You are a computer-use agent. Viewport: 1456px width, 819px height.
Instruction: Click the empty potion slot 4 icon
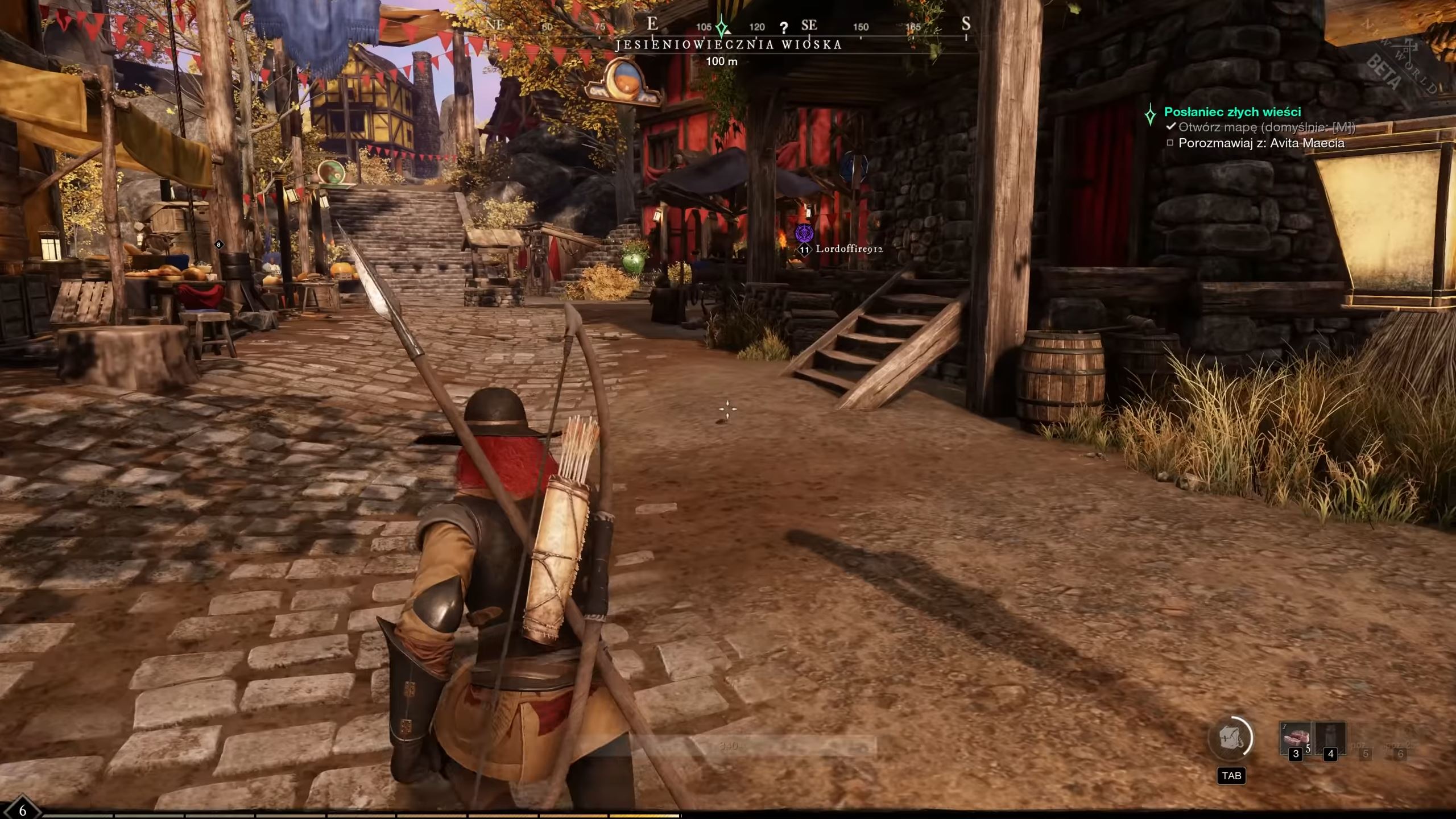pos(1330,737)
